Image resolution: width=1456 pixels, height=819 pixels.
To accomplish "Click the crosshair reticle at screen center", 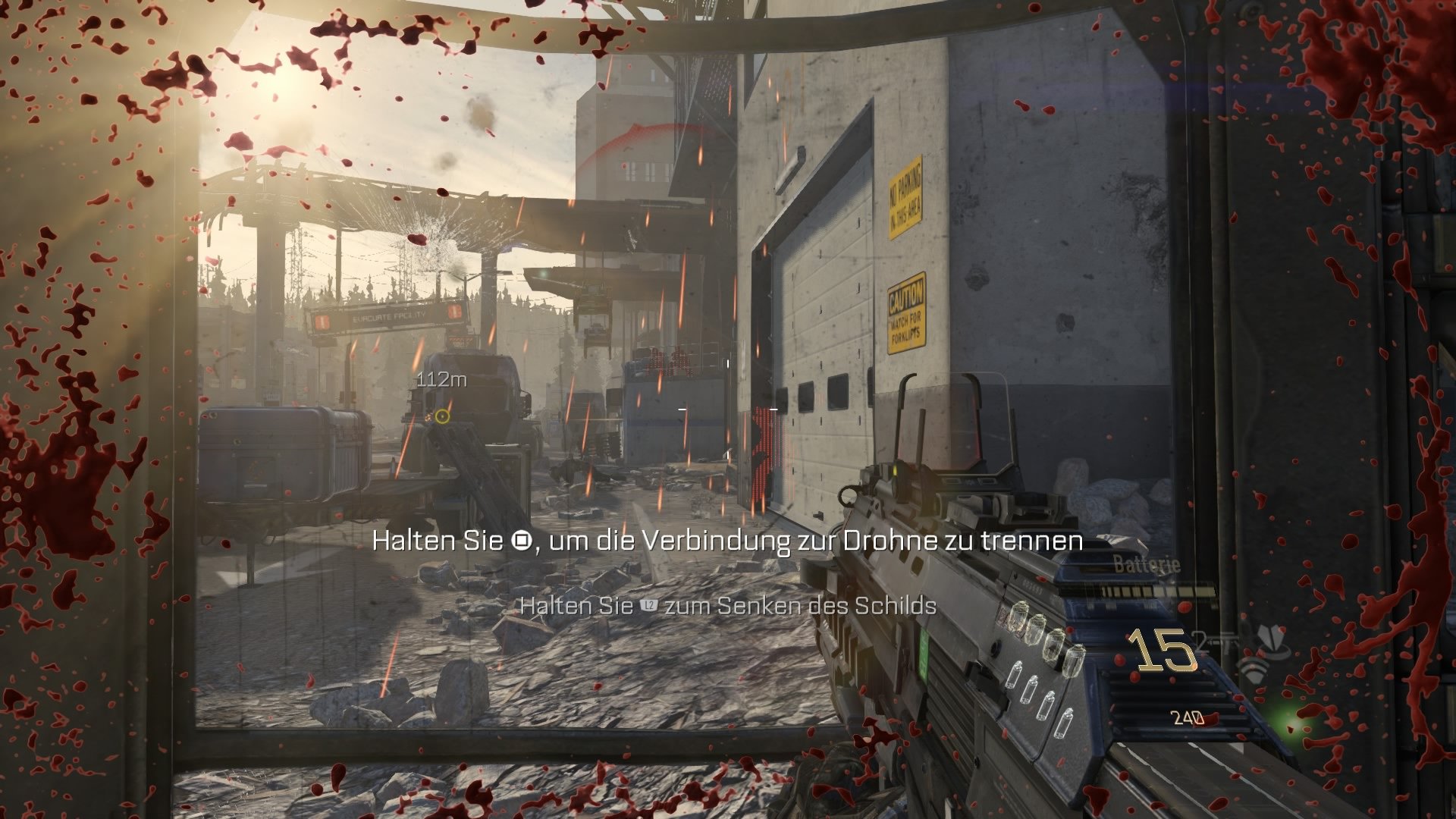I will (x=728, y=409).
